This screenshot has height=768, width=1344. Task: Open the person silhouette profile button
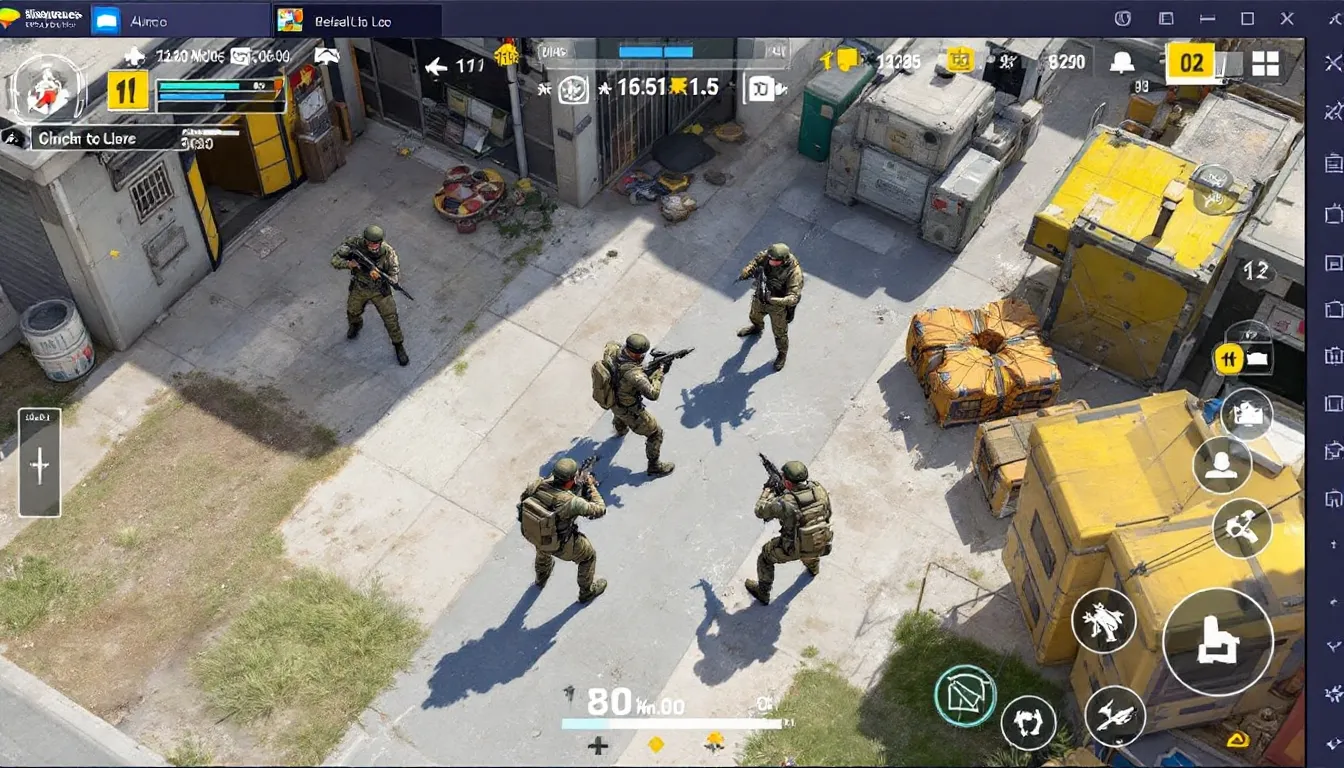1222,466
